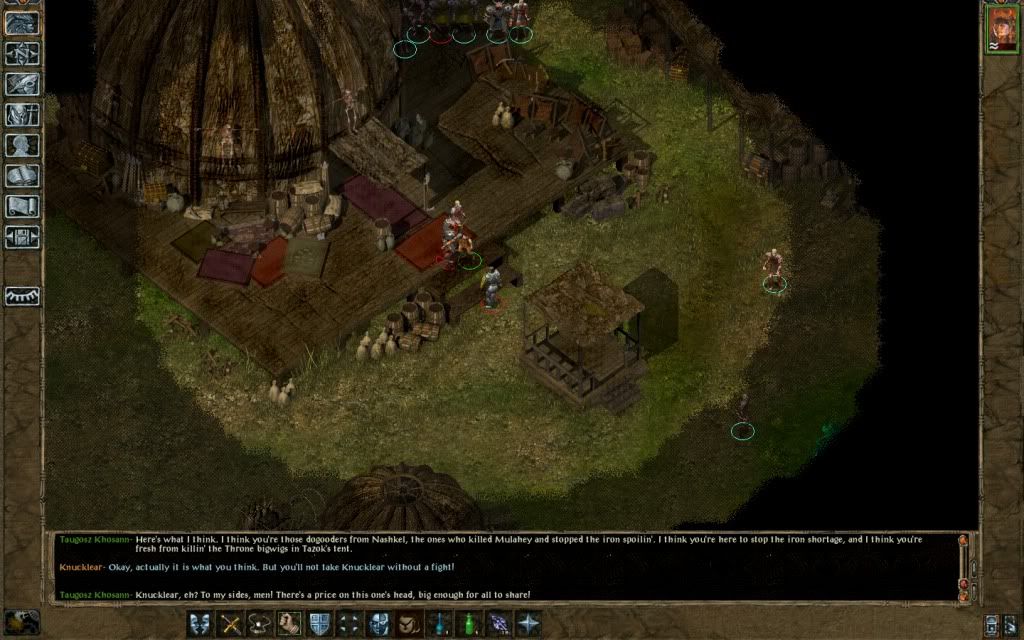Screen dimensions: 1024x640
Task: Select the character portrait
Action: pyautogui.click(x=1000, y=29)
